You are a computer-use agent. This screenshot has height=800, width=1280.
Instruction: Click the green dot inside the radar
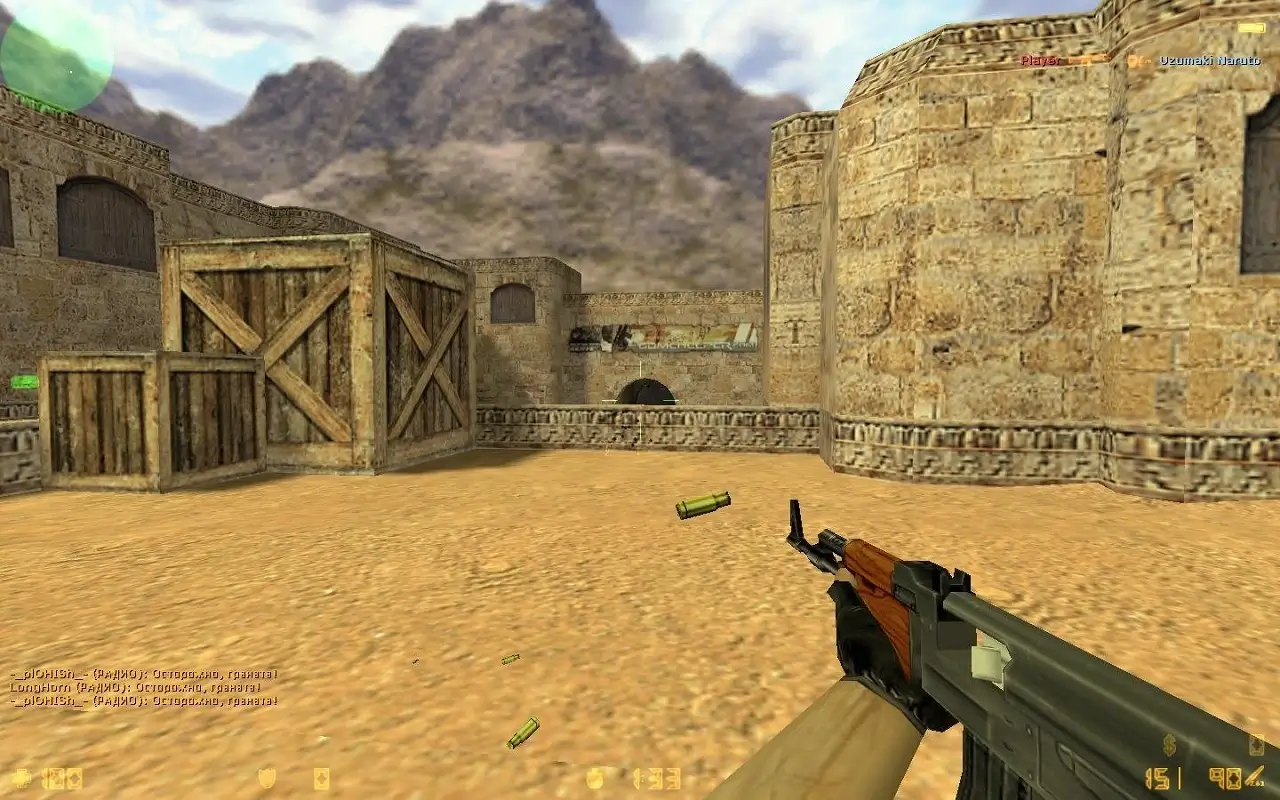coord(71,72)
